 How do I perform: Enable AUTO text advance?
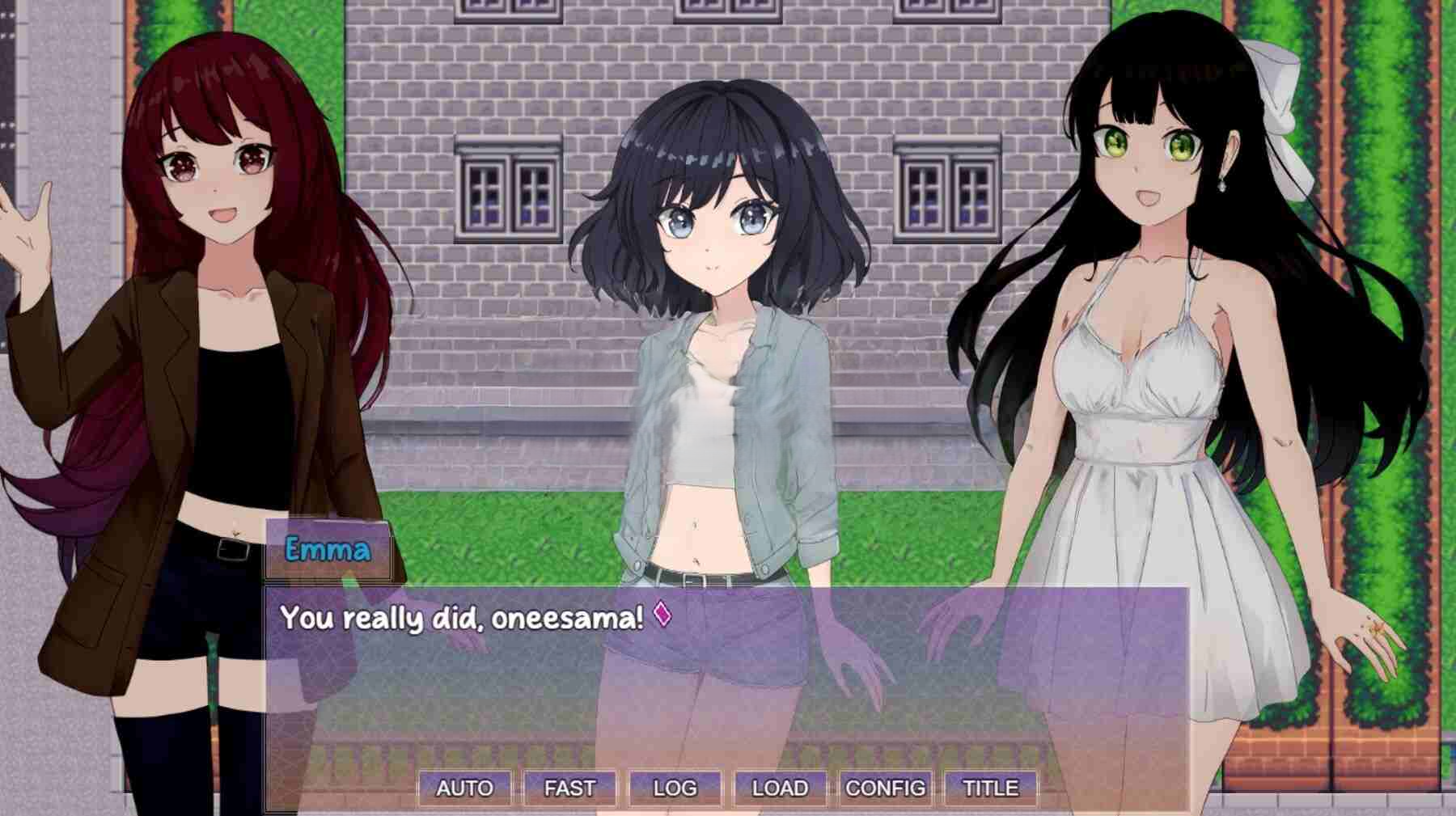click(464, 788)
